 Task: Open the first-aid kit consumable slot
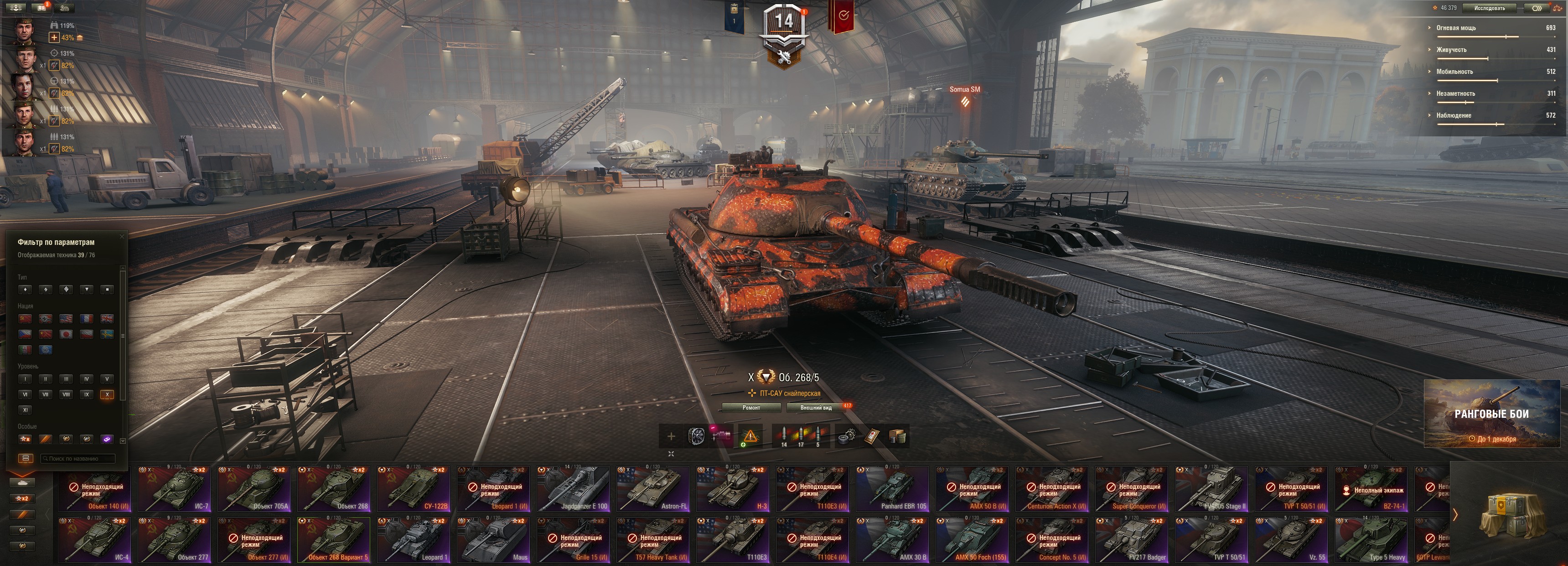pyautogui.click(x=872, y=436)
